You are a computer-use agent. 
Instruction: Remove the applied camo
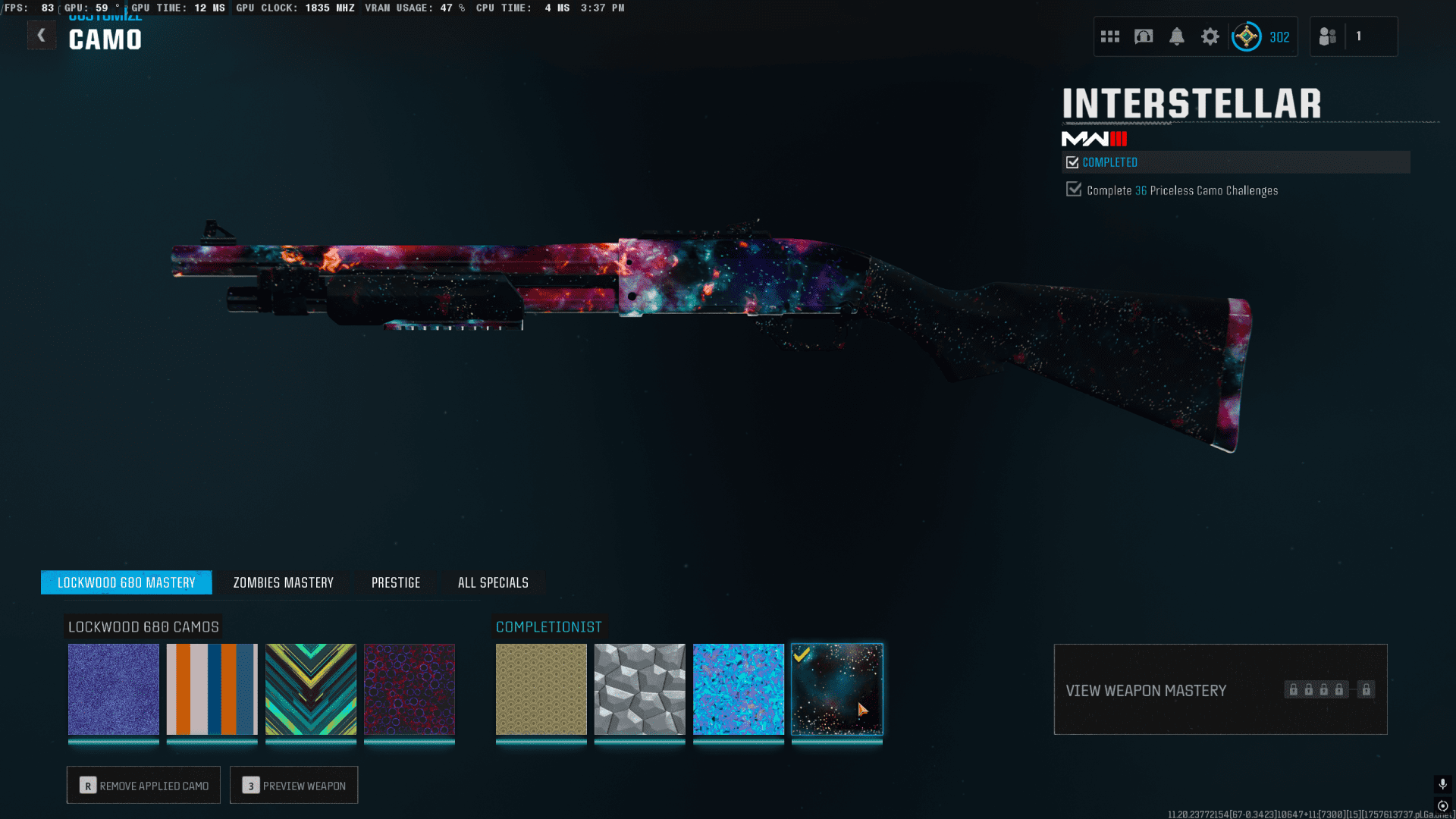(143, 786)
